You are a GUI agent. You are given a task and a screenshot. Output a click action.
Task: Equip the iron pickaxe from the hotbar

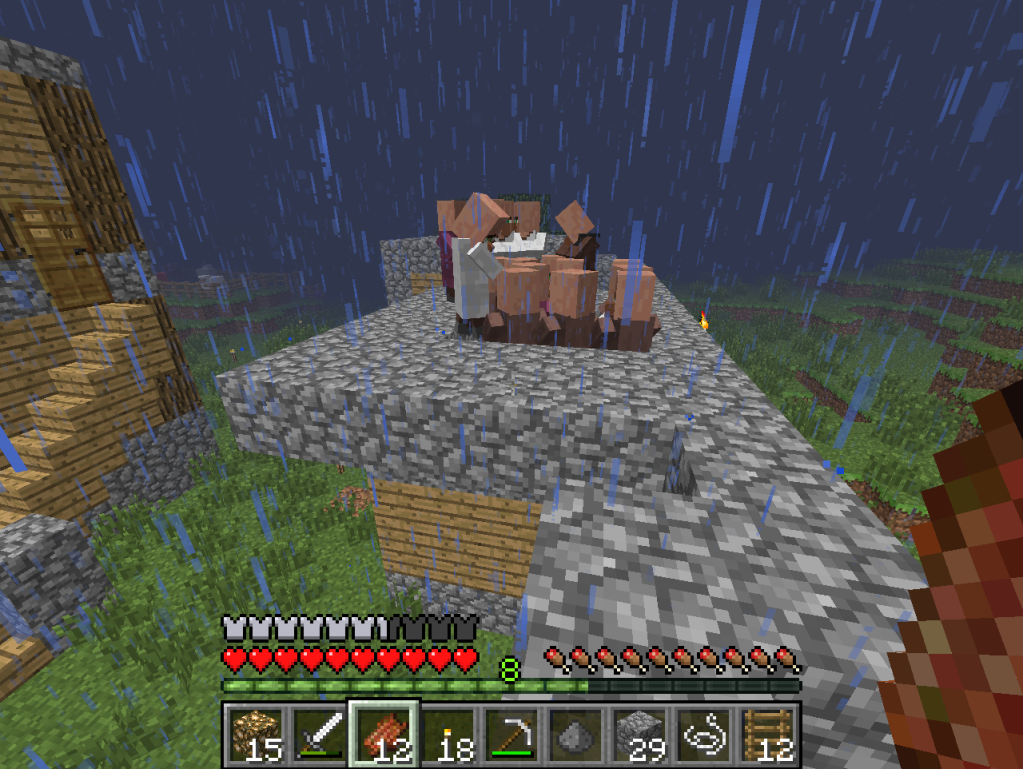[x=513, y=734]
